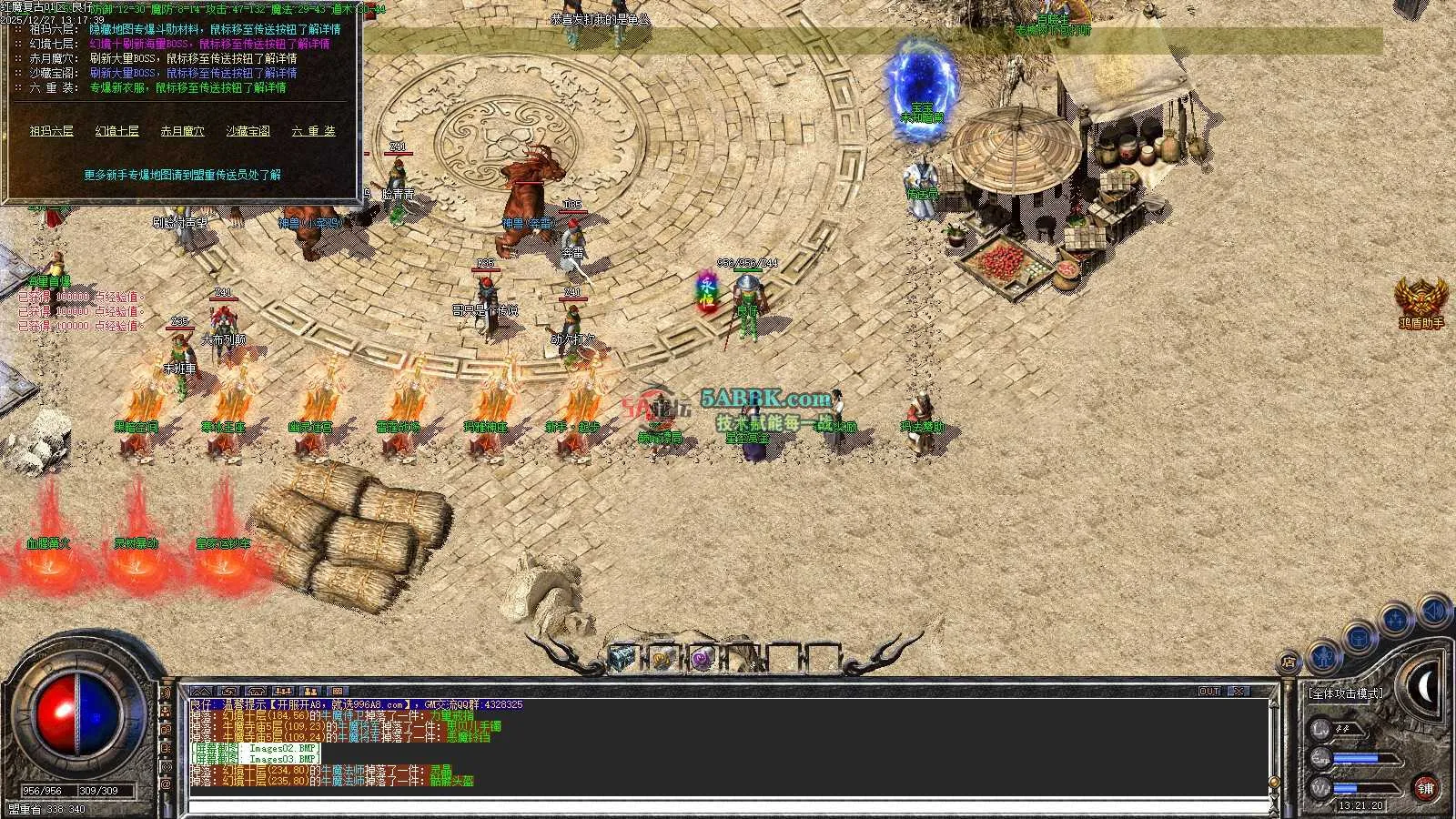Open the 店 shop round button

1289,662
